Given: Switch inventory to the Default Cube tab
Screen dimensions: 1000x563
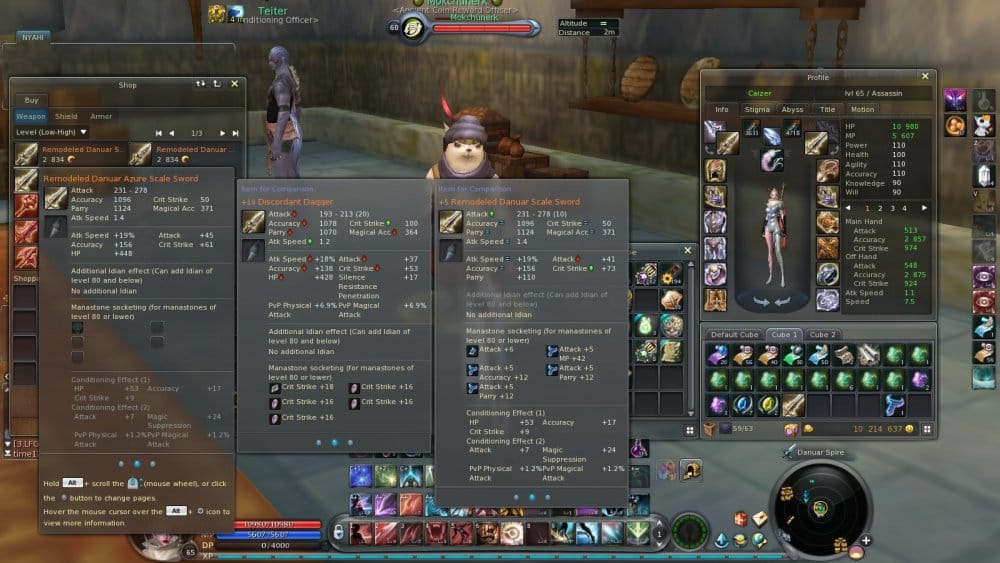Looking at the screenshot, I should click(736, 334).
